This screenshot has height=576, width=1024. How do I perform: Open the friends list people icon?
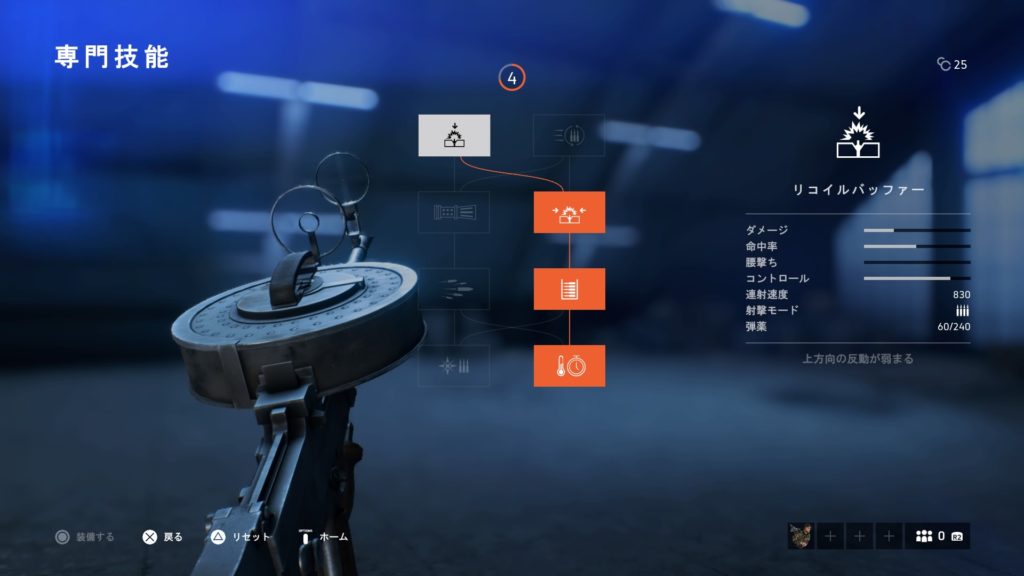[925, 536]
